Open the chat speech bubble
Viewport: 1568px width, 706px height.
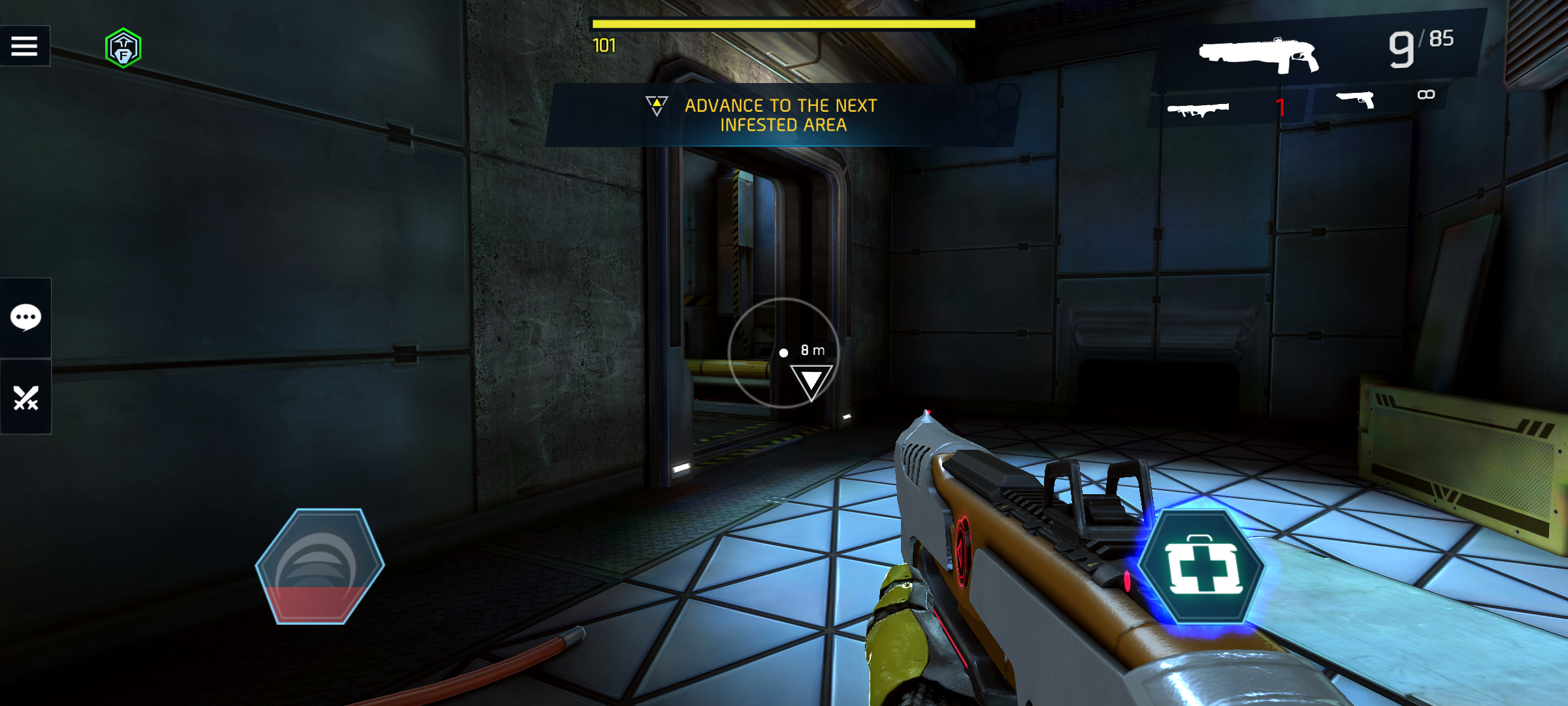click(x=25, y=318)
